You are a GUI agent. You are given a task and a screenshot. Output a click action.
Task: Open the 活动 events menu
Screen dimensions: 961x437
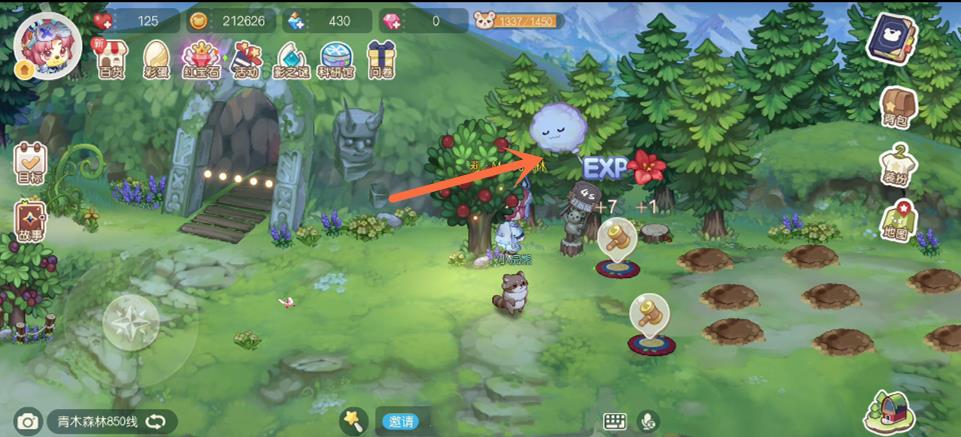click(x=246, y=58)
